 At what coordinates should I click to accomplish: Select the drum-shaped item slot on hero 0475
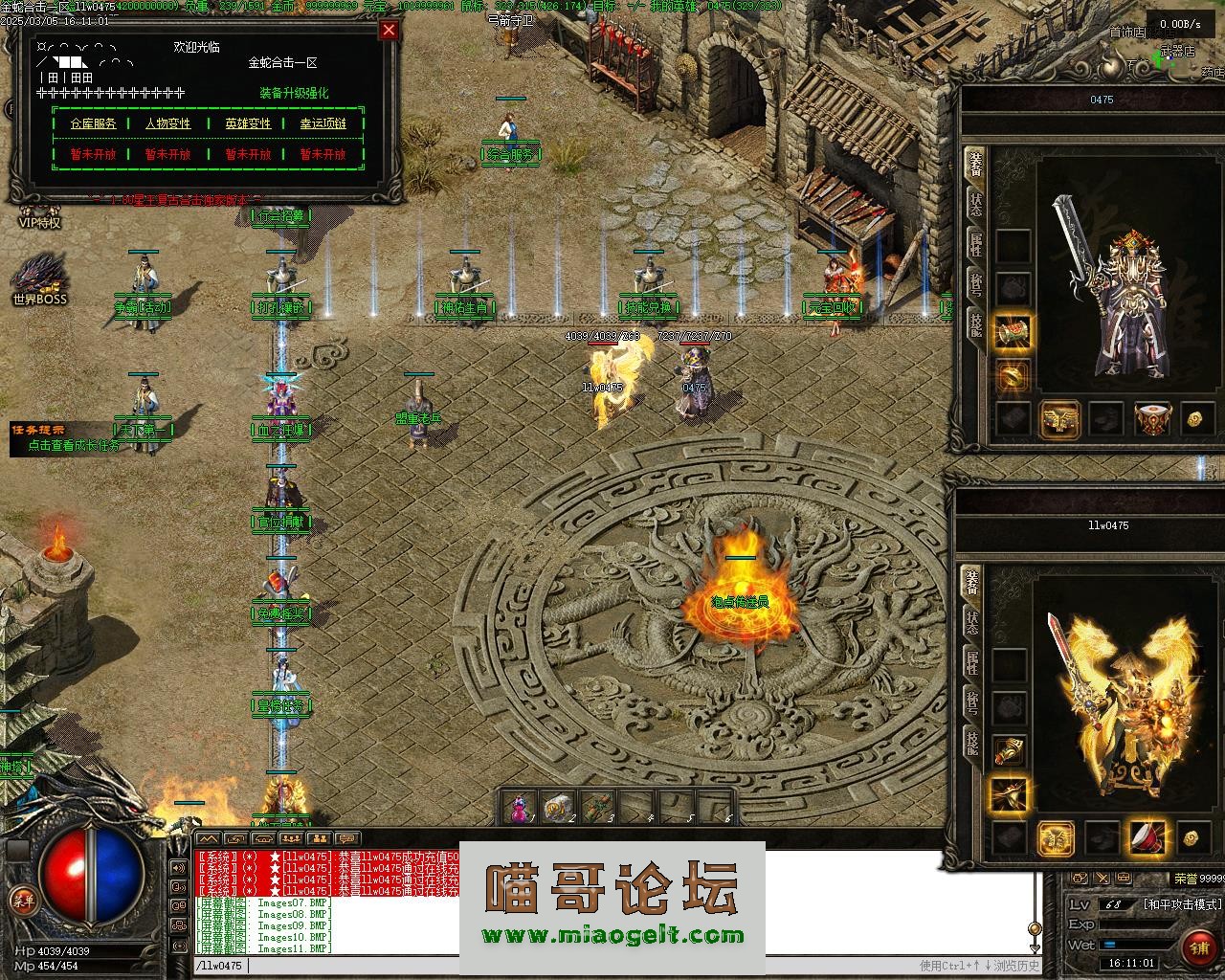1151,418
